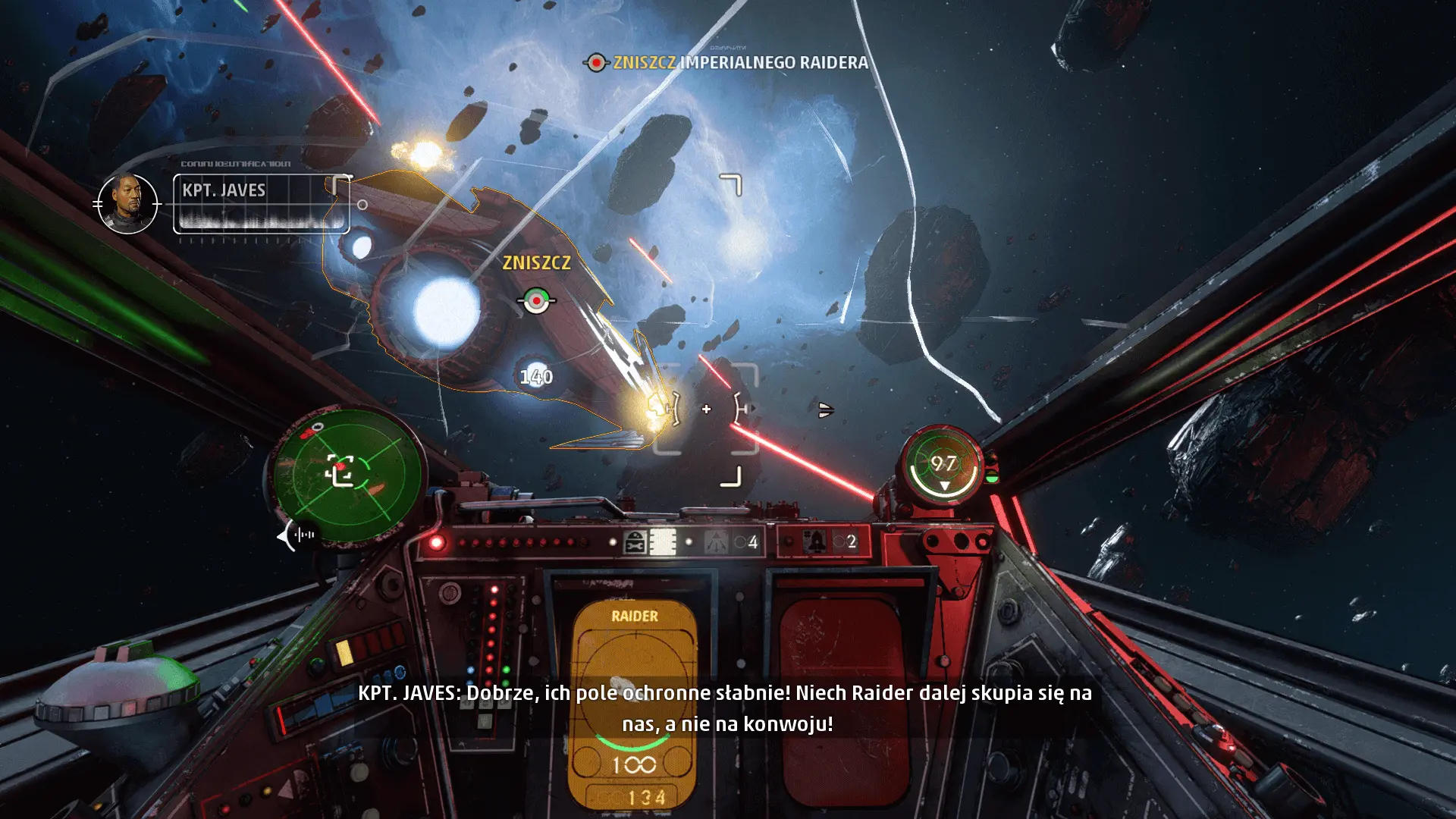Select the Zniszcz Imperialnego Raidera objective tracker
1456x819 pixels.
click(726, 62)
